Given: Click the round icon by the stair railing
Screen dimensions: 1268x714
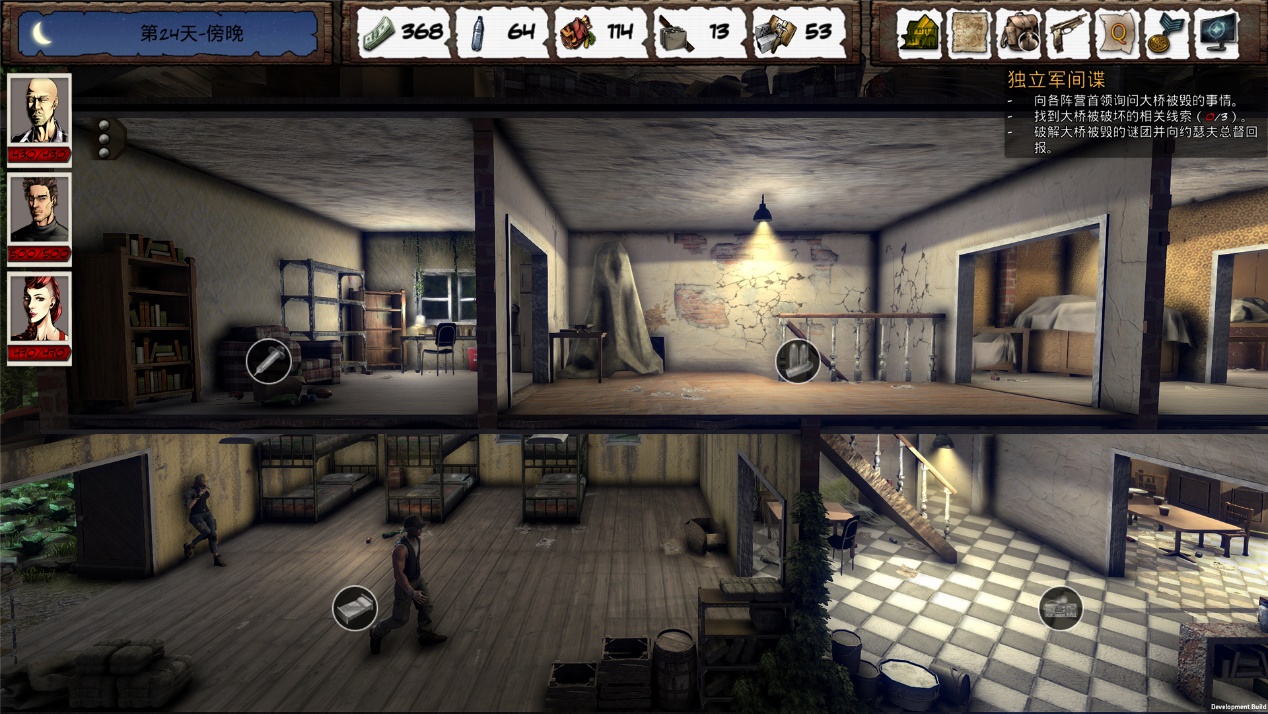Looking at the screenshot, I should coord(798,361).
